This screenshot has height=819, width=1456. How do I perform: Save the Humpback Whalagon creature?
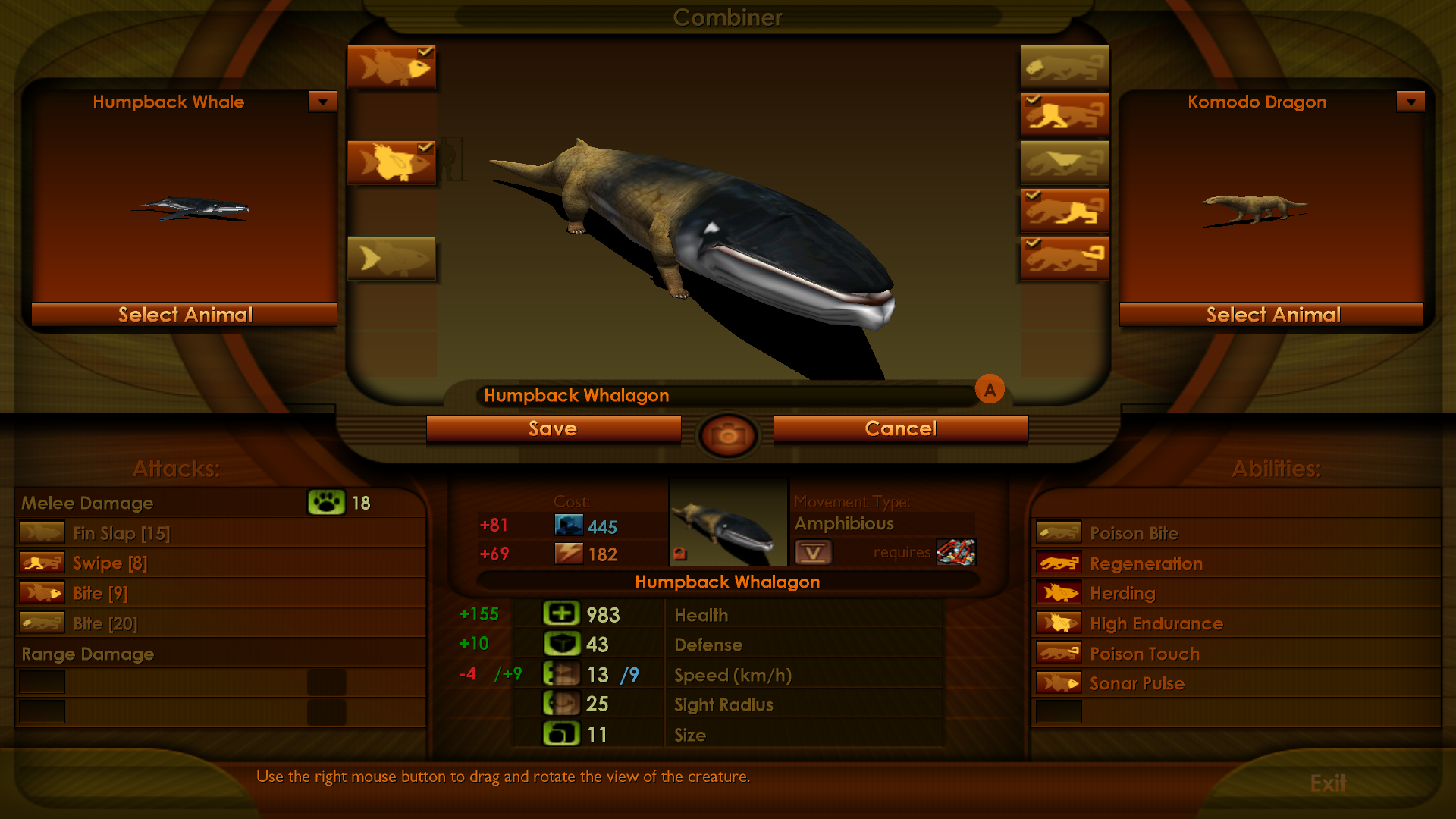[554, 428]
